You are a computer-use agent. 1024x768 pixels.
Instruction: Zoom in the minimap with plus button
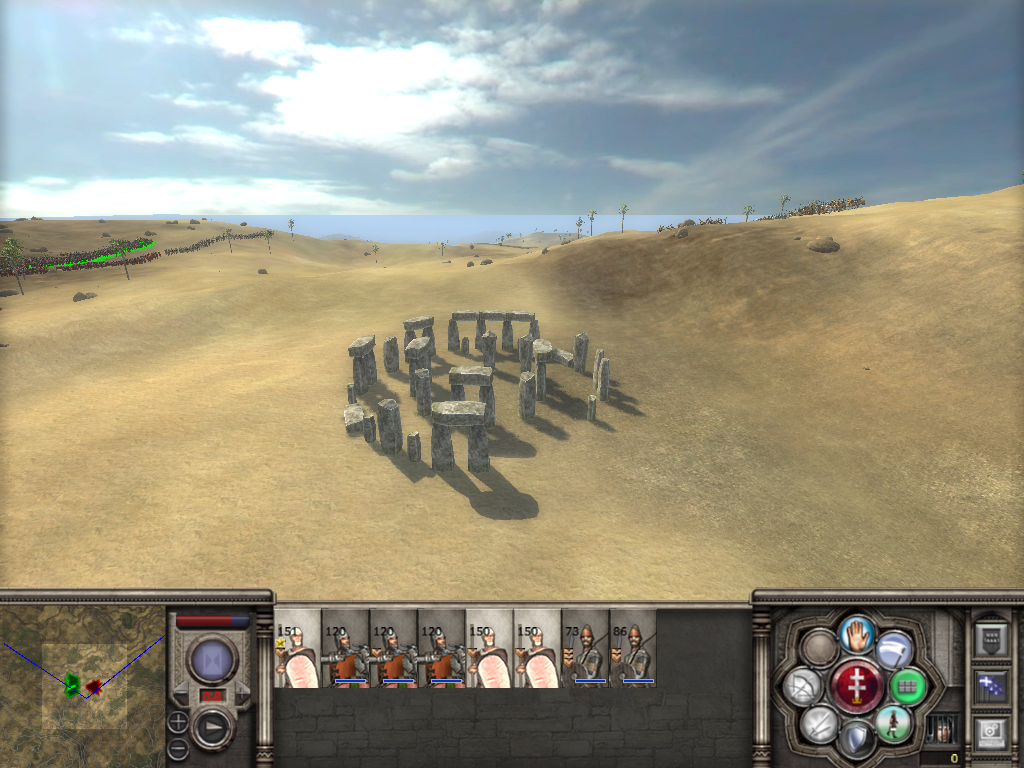point(178,720)
